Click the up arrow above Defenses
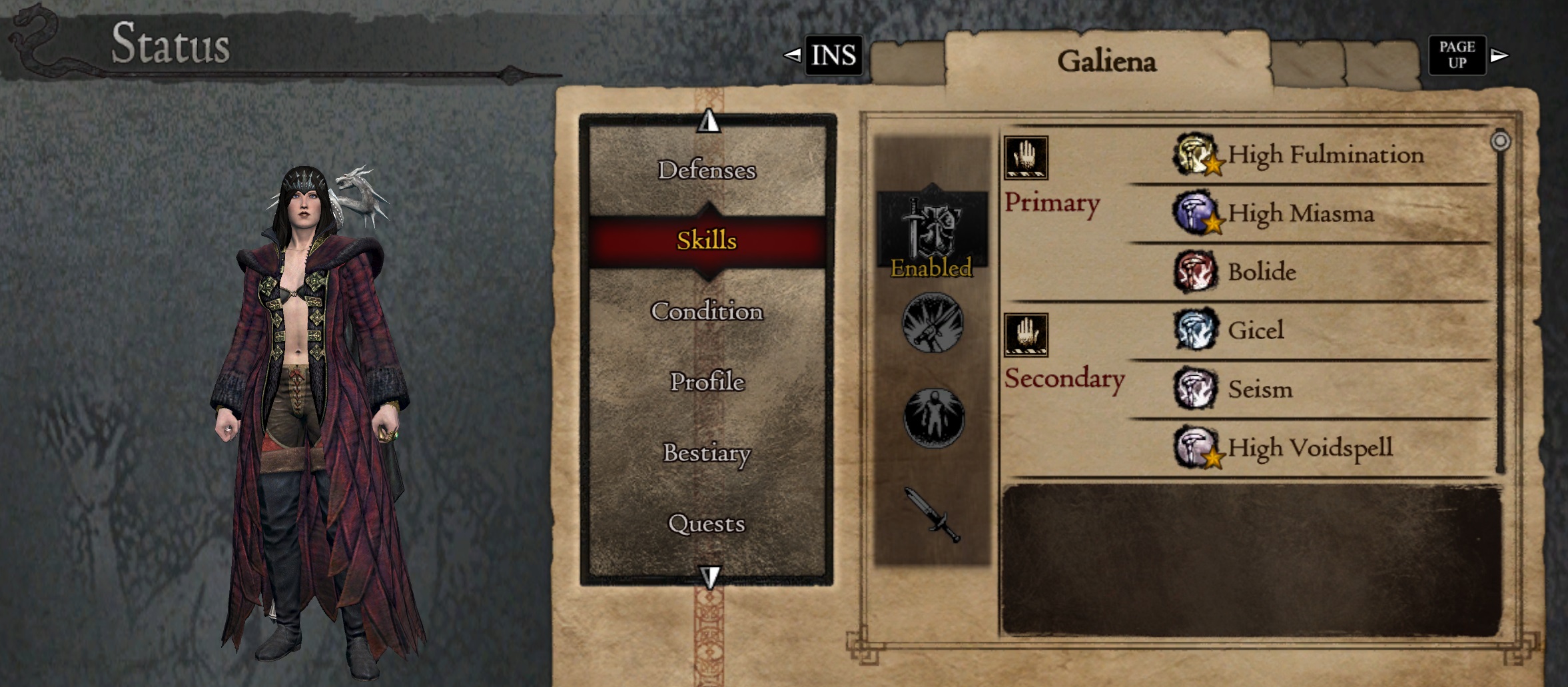Screen dimensions: 1568x687 click(709, 121)
